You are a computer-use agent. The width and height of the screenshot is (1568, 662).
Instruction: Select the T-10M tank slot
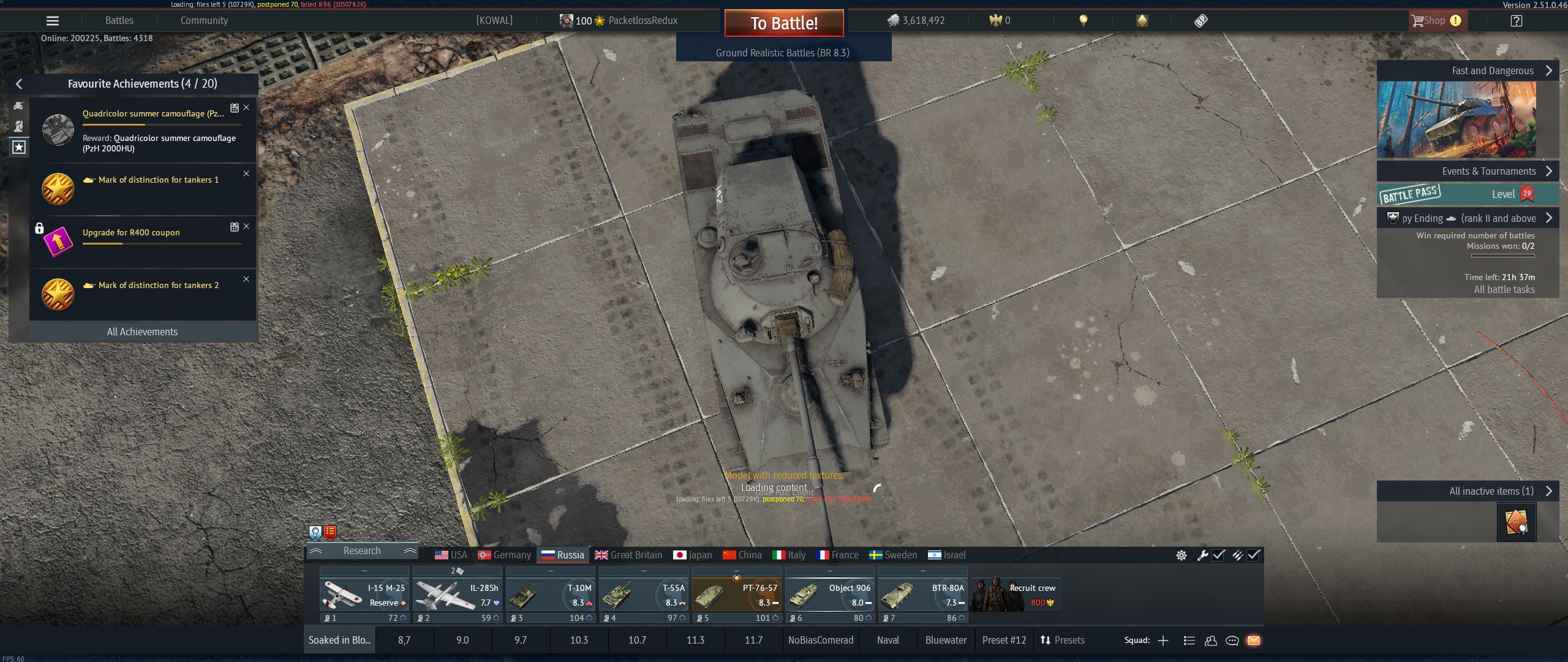(x=550, y=595)
